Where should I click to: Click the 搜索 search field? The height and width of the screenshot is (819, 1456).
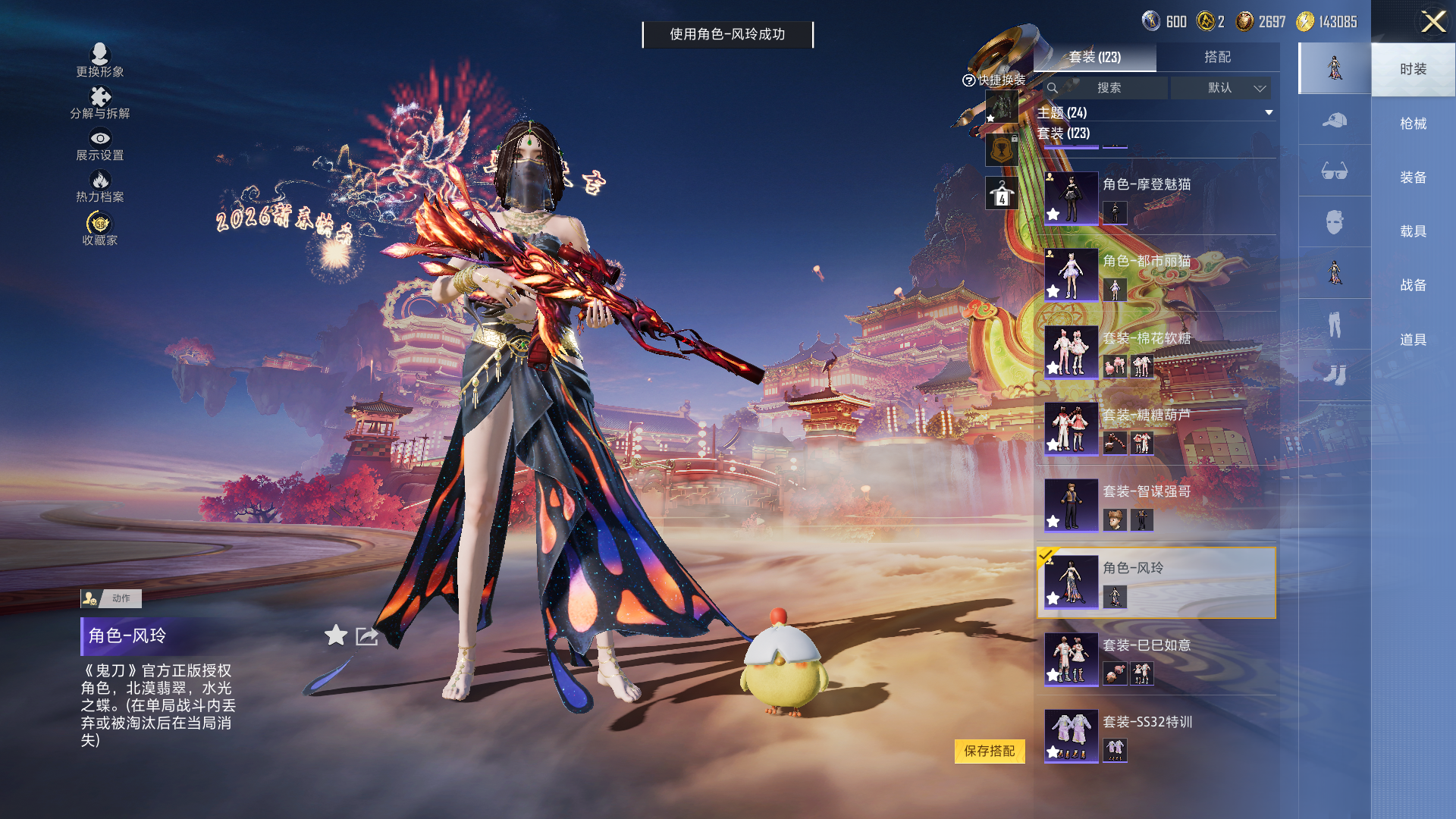tap(1108, 88)
